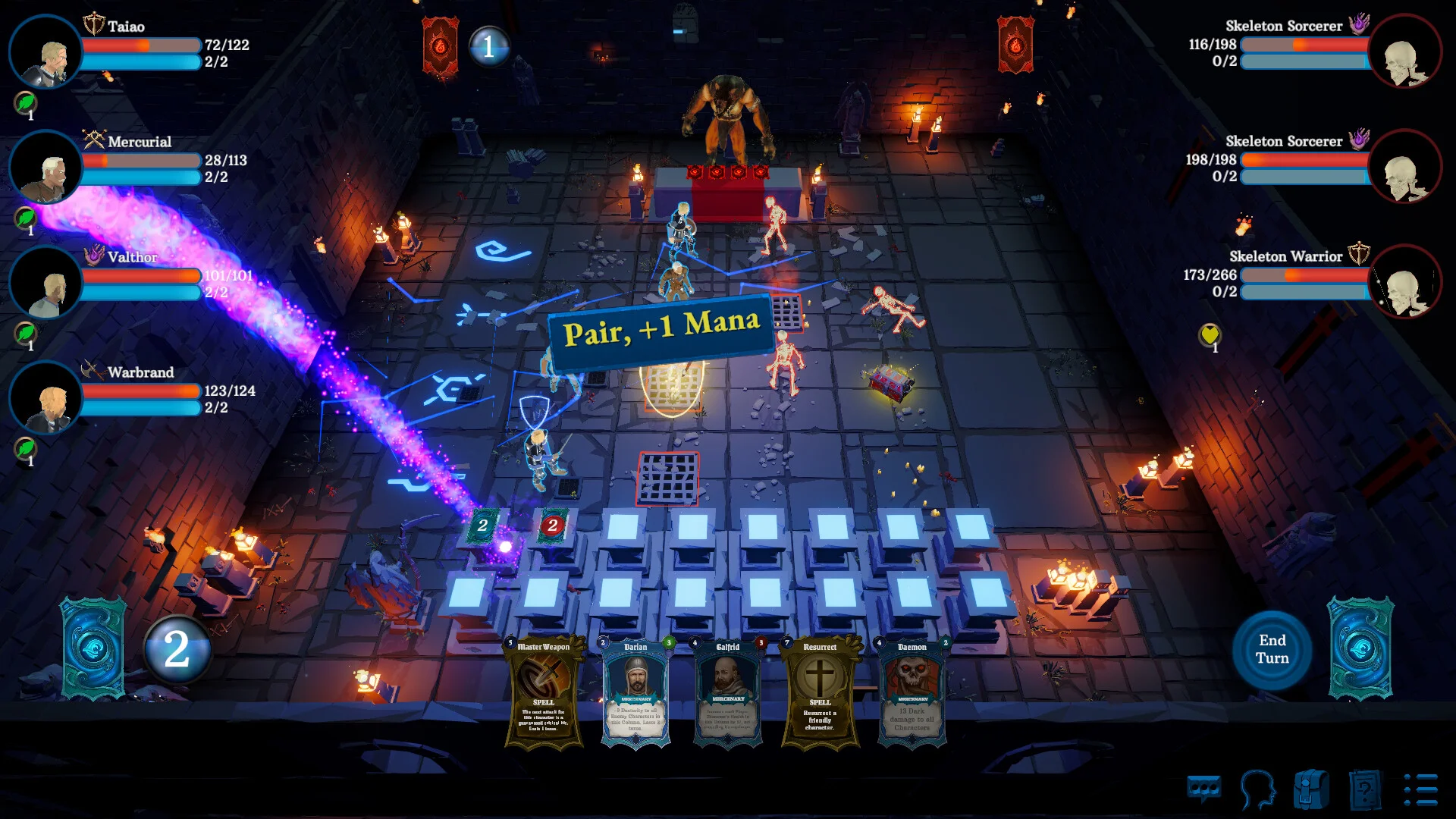Click the green 2 card on the board
1456x819 pixels.
pos(483,525)
